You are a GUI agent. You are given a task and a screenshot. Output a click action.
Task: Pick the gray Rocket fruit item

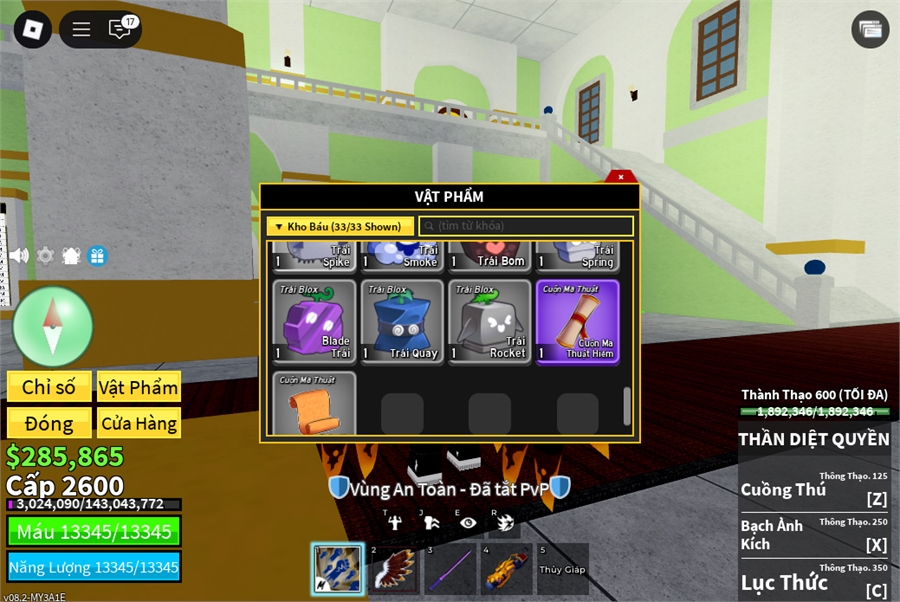[490, 321]
